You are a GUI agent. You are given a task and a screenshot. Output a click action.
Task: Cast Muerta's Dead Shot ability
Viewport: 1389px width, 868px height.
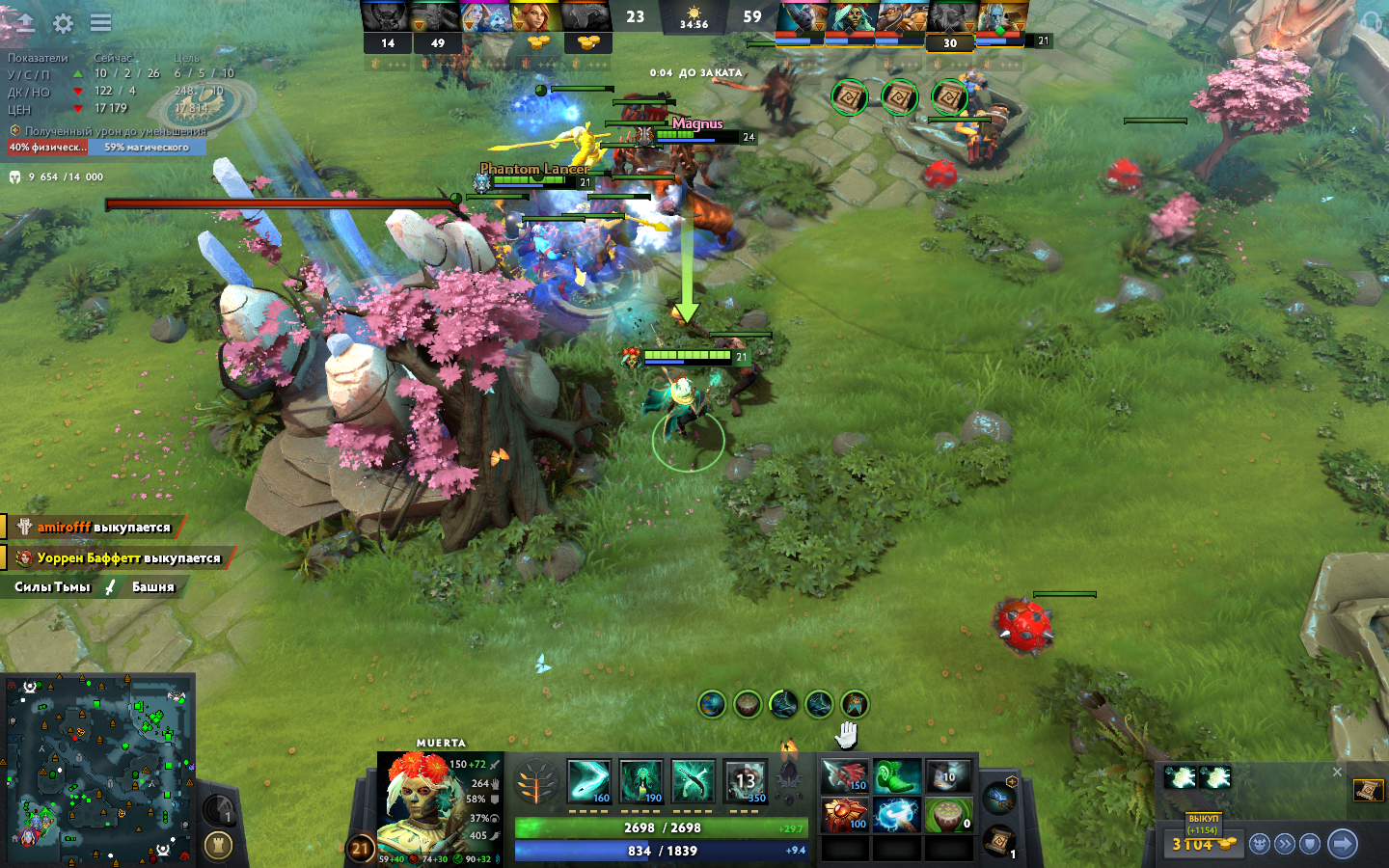coord(588,781)
